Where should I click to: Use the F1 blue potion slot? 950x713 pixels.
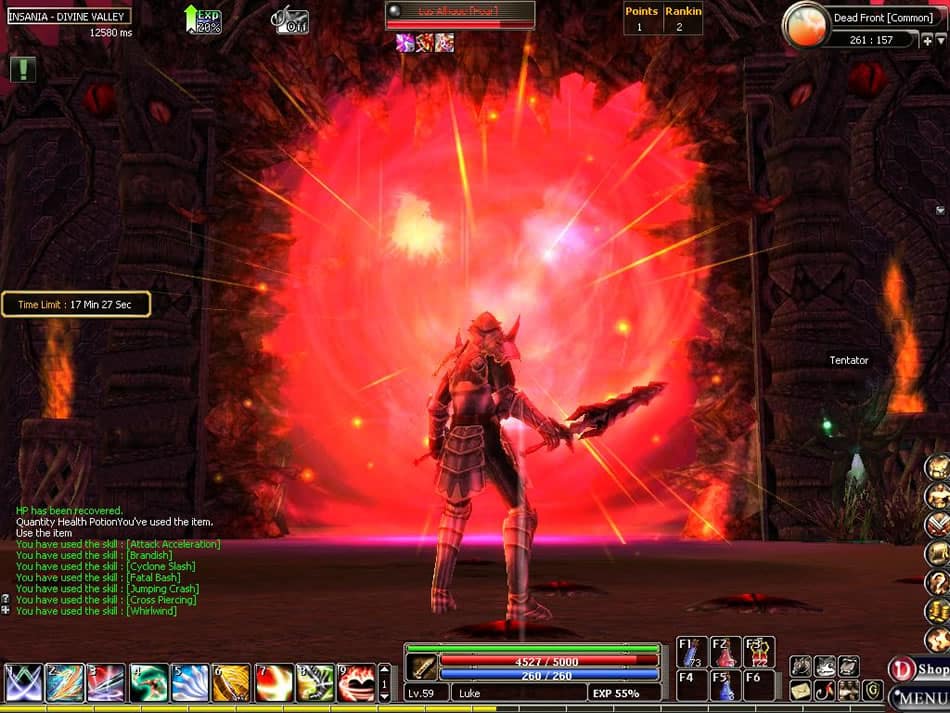point(692,652)
